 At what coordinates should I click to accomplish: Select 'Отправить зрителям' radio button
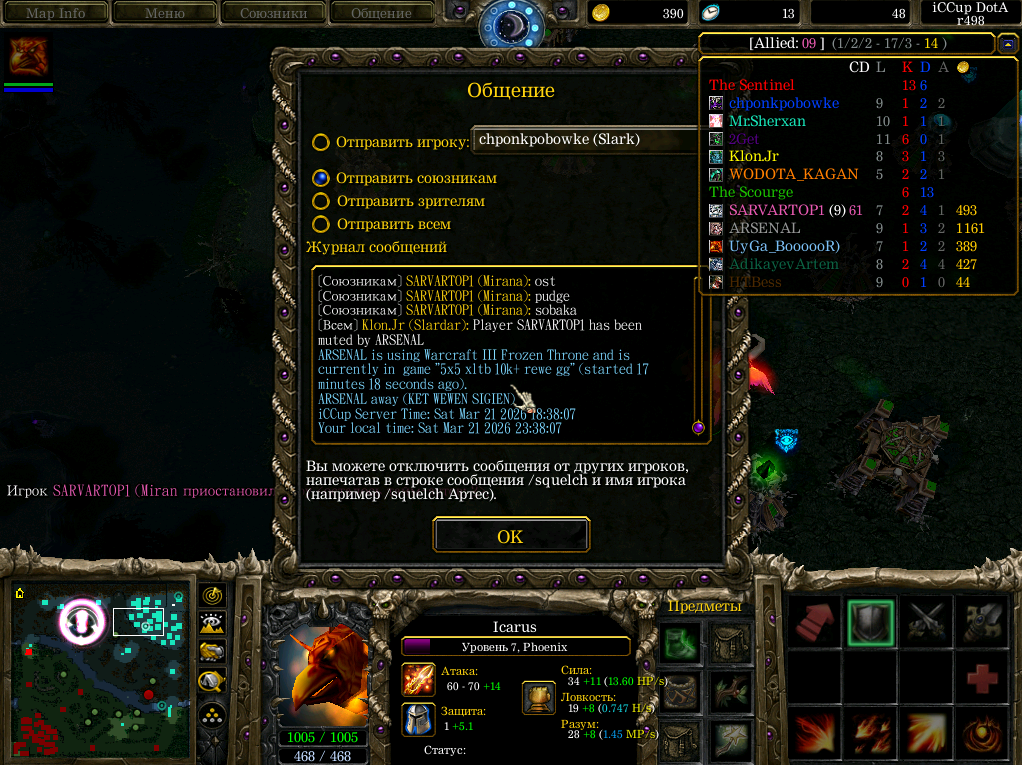coord(321,201)
